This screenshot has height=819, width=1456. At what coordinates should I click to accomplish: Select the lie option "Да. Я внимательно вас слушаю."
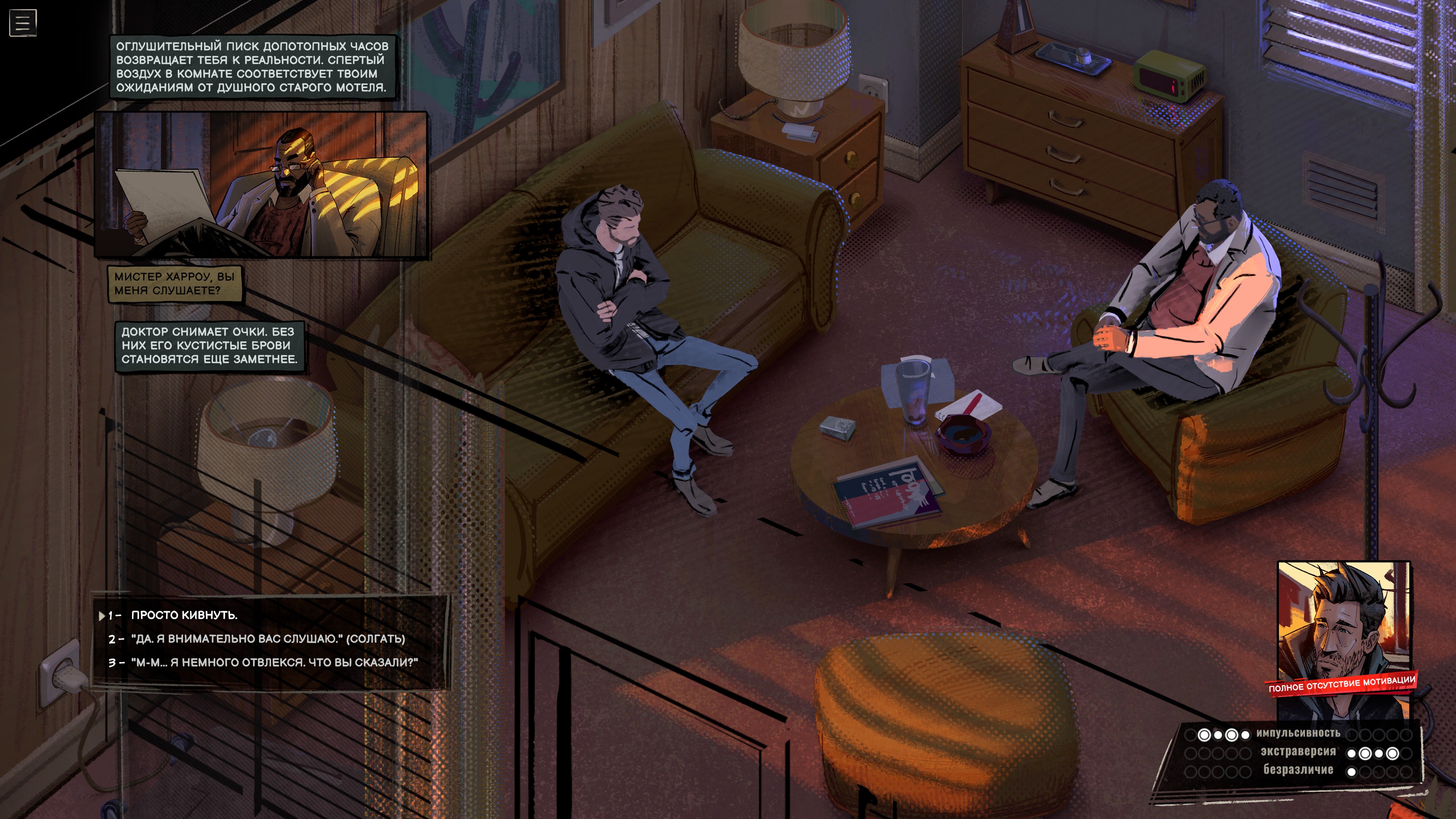tap(267, 639)
